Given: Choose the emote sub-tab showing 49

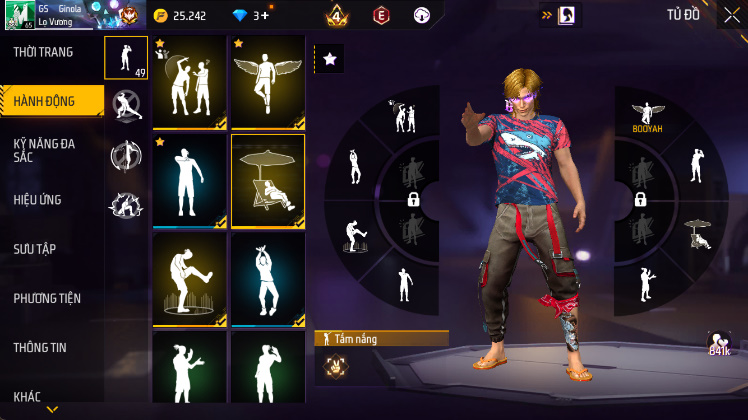Looking at the screenshot, I should [126, 58].
